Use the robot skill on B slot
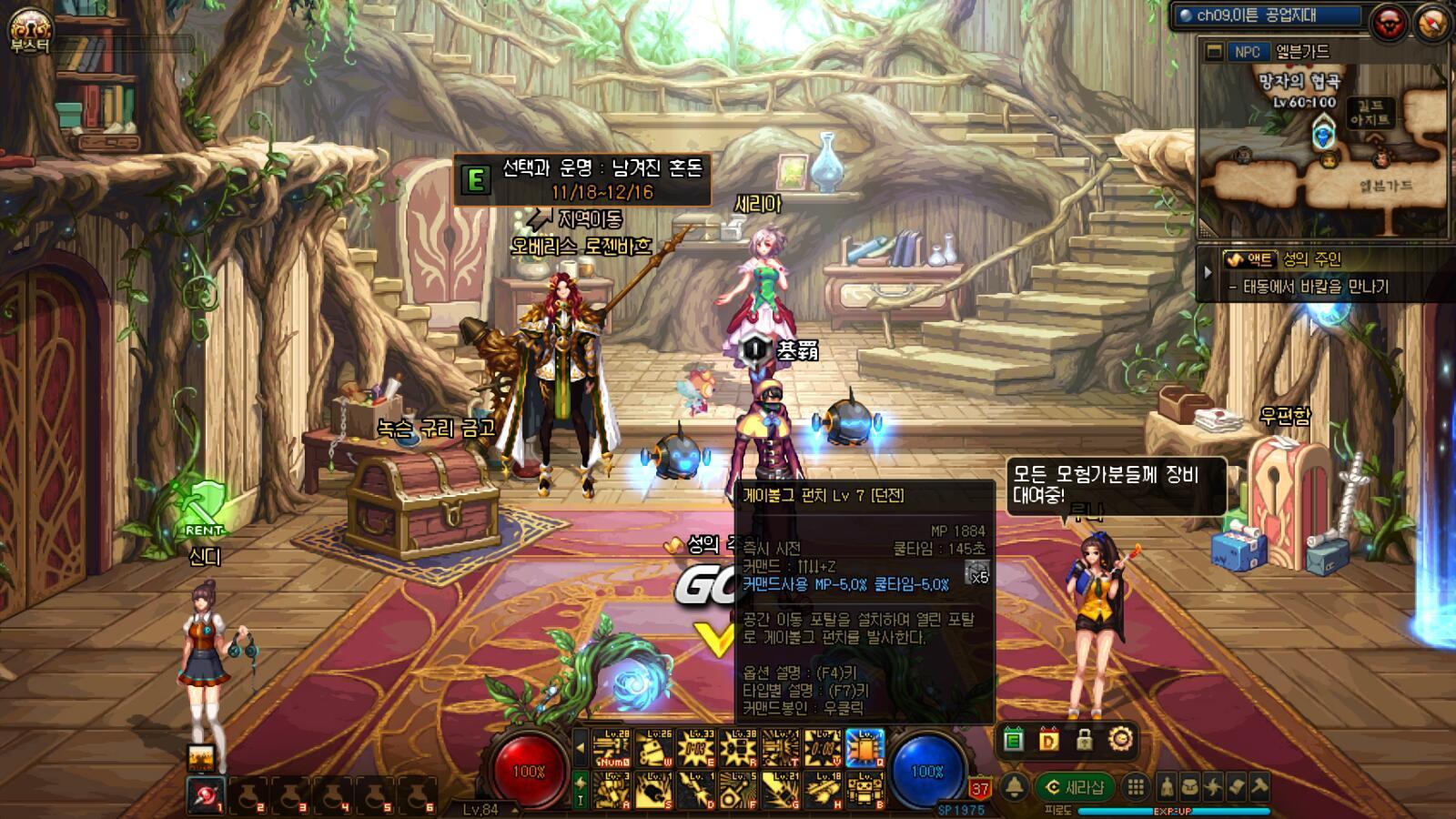 point(864,790)
